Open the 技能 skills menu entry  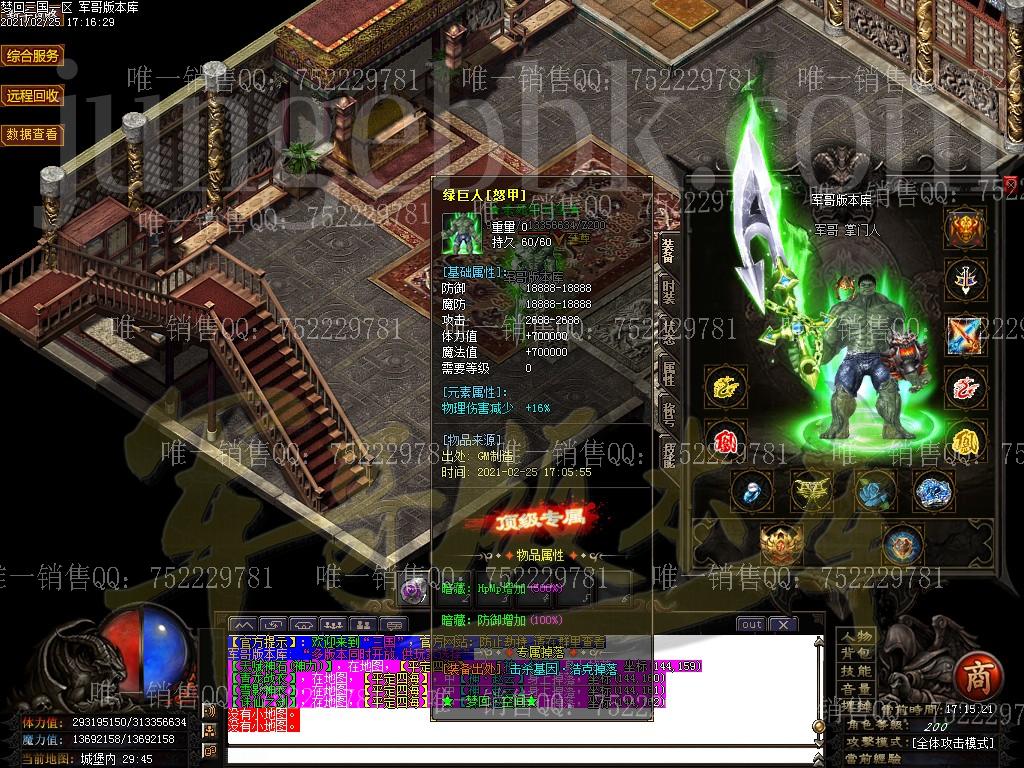click(856, 671)
